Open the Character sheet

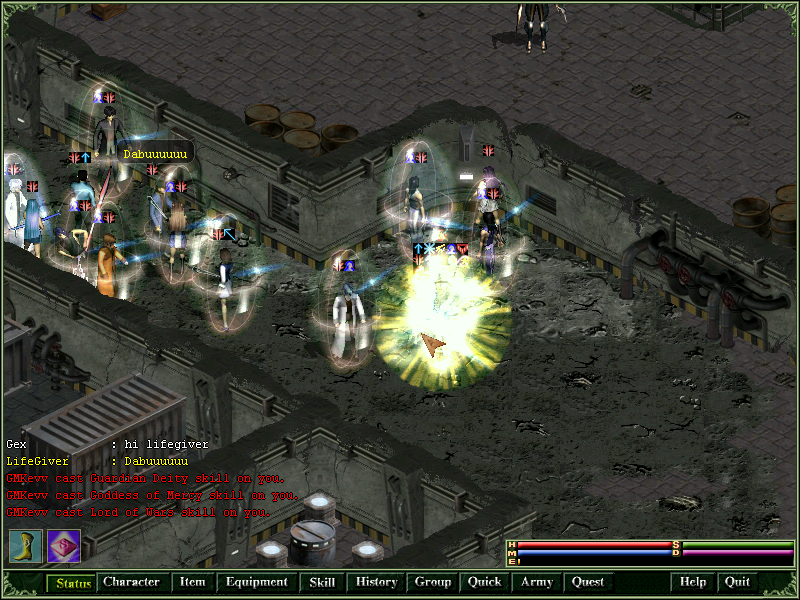point(131,582)
